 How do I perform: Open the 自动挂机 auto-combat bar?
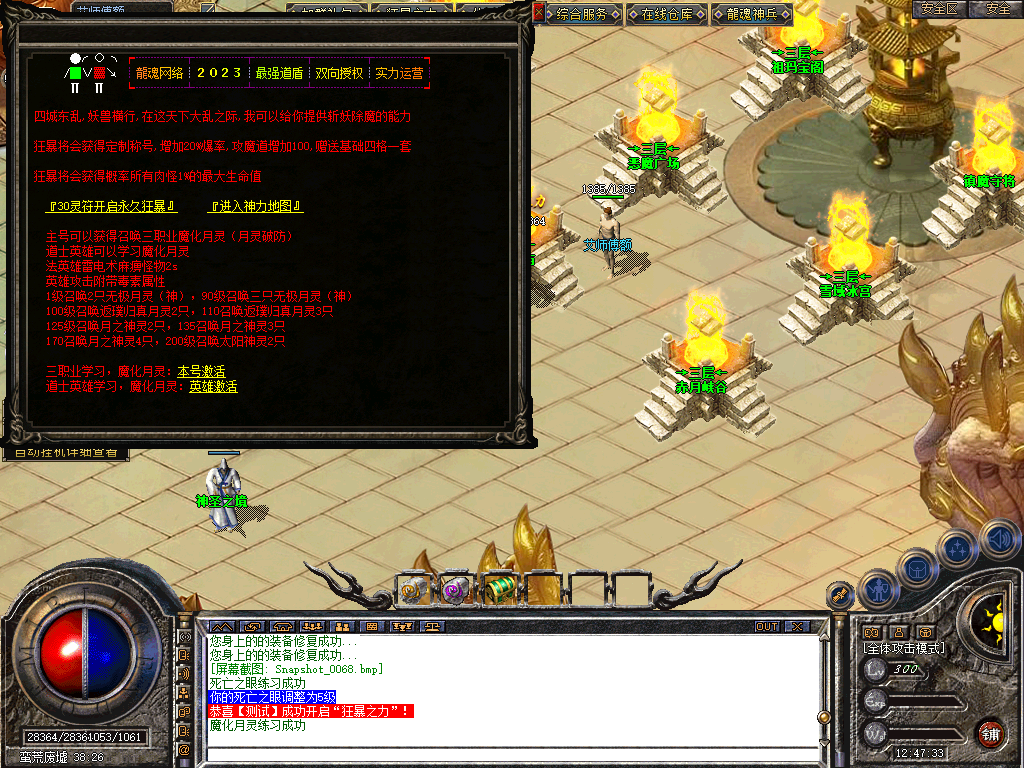click(x=65, y=453)
